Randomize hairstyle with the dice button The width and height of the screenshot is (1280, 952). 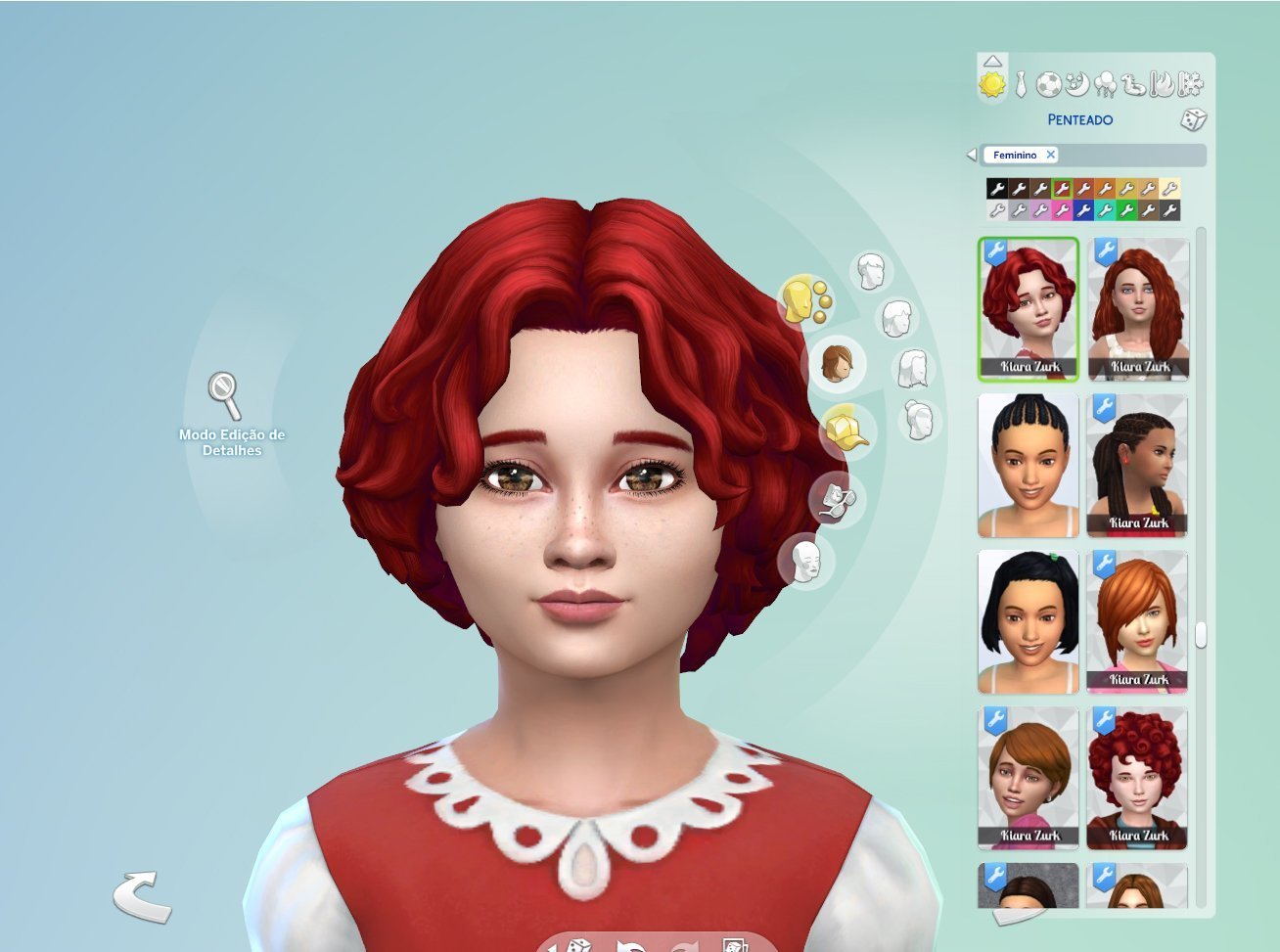1193,119
